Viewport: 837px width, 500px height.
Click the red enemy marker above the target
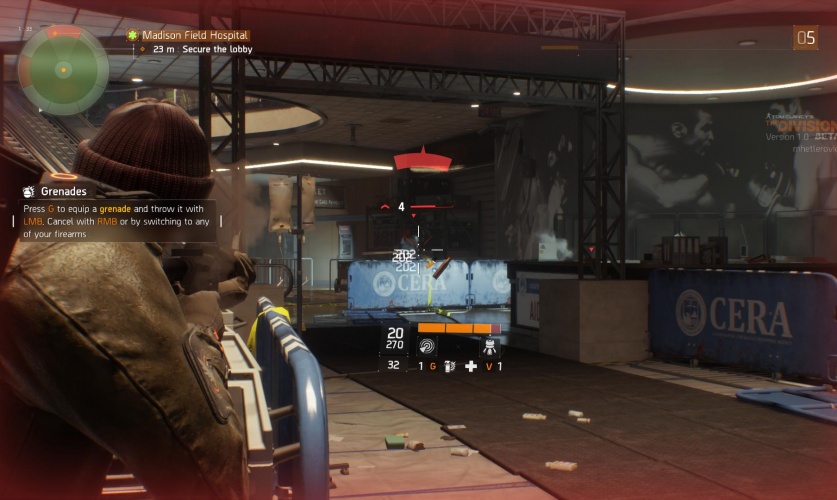[424, 160]
